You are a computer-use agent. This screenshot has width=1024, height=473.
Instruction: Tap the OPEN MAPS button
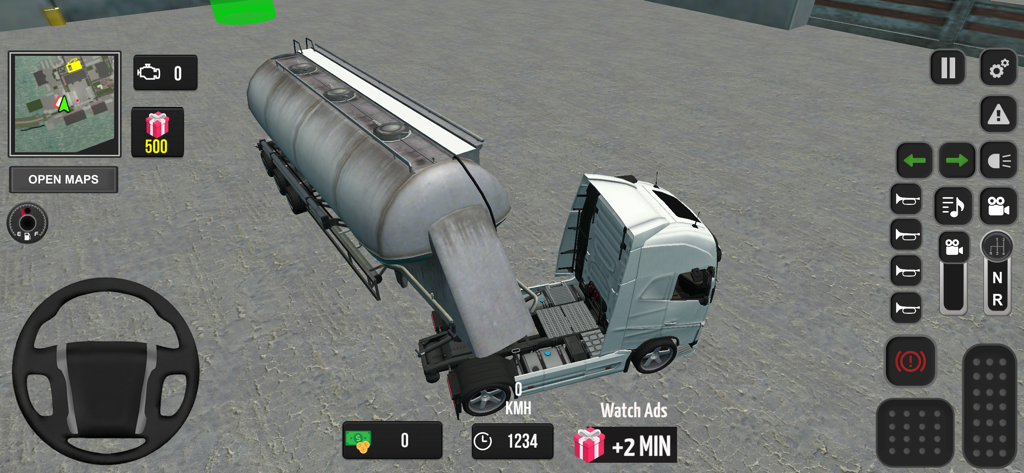pos(63,180)
